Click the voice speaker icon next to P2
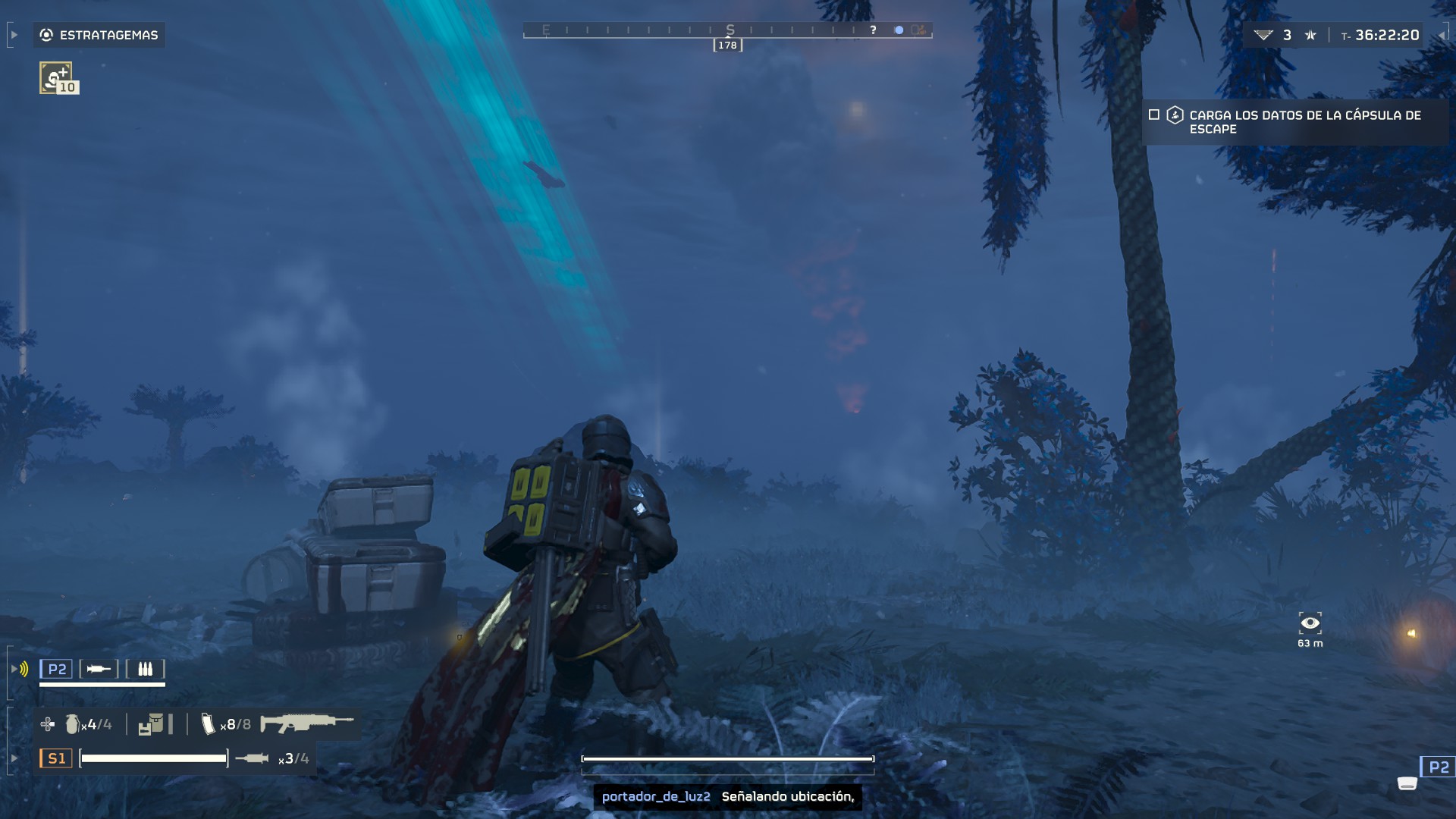The height and width of the screenshot is (819, 1456). point(23,669)
